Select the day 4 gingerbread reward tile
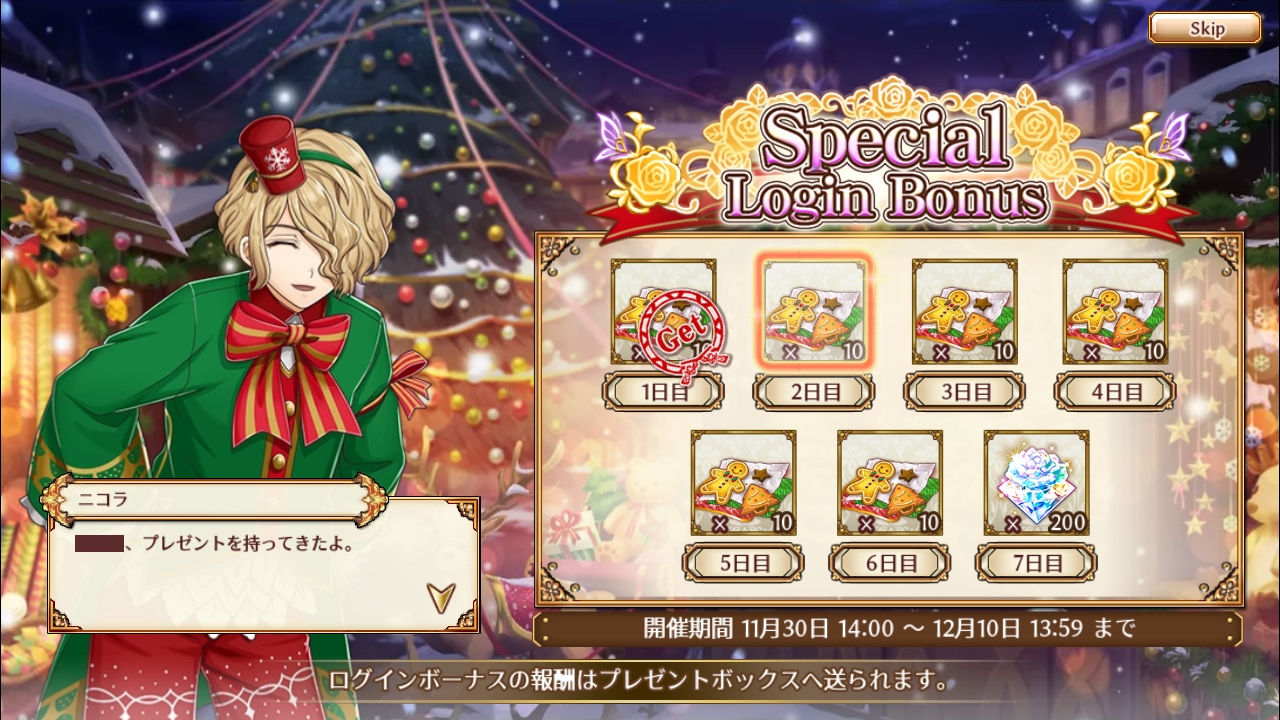The image size is (1280, 720). pos(1115,312)
